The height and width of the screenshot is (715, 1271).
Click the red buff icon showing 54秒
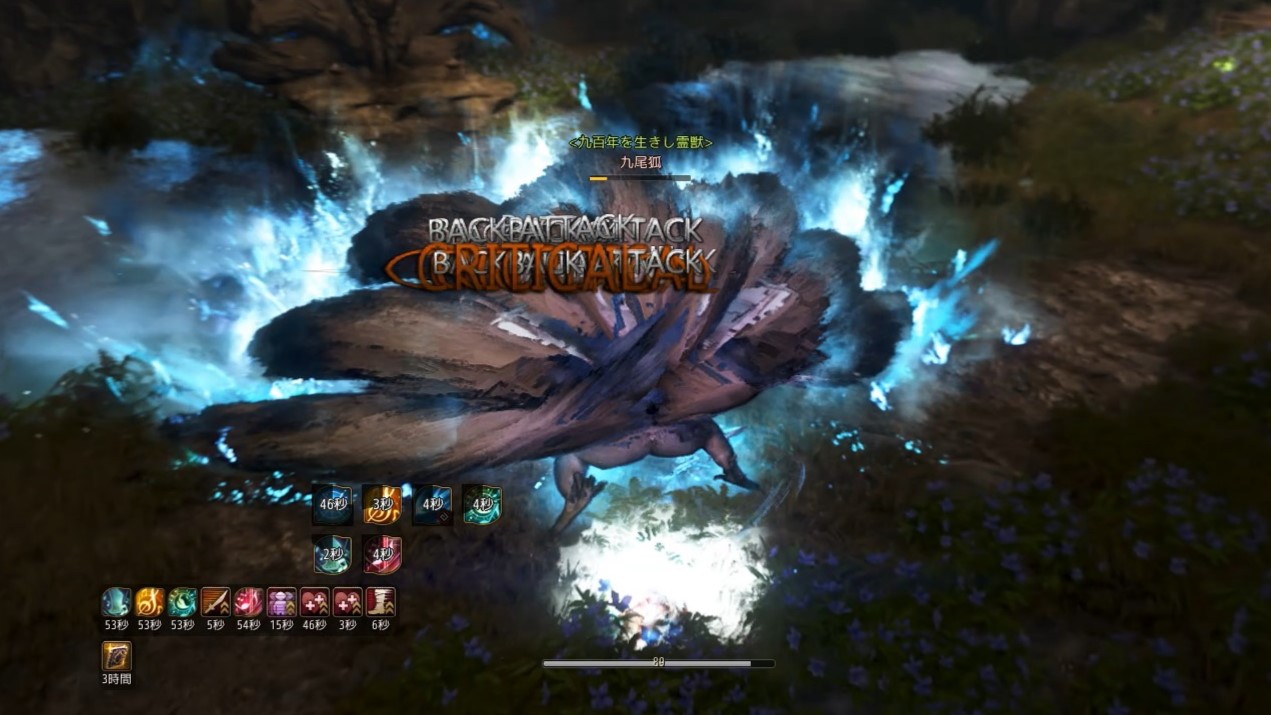tap(248, 602)
